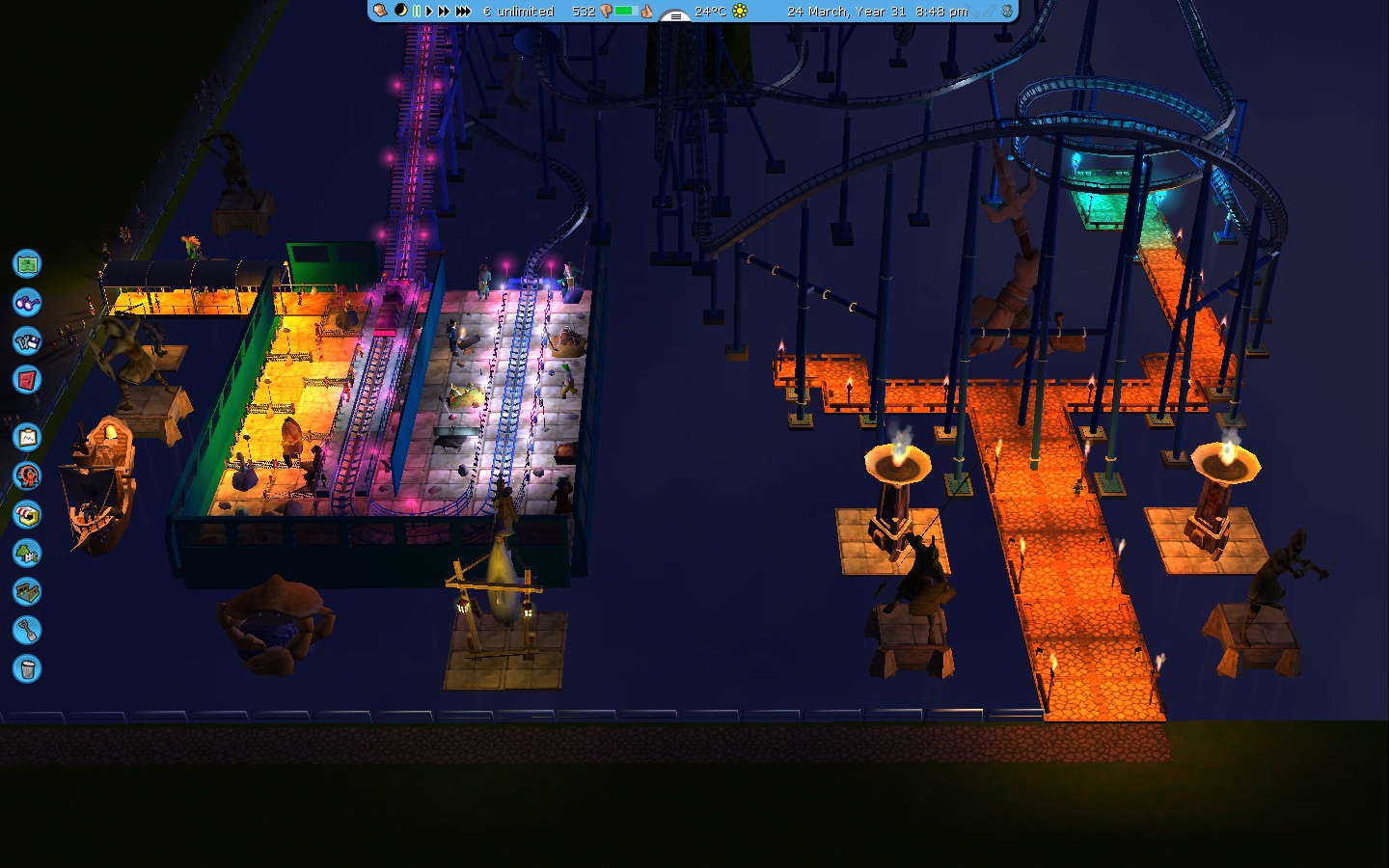Set game to double fast-forward speed

[444, 11]
